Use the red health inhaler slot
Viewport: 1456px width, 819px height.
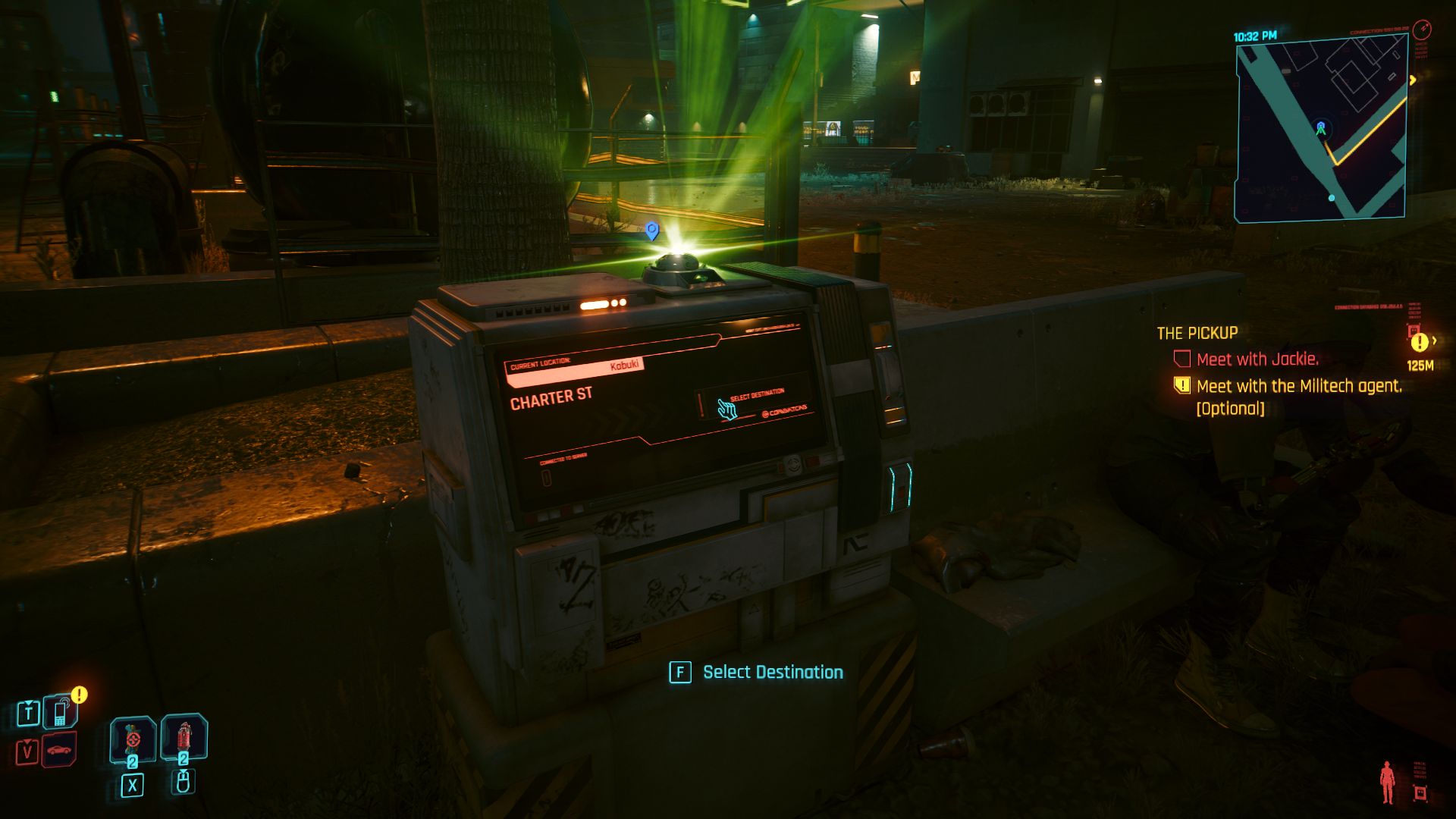tap(184, 736)
